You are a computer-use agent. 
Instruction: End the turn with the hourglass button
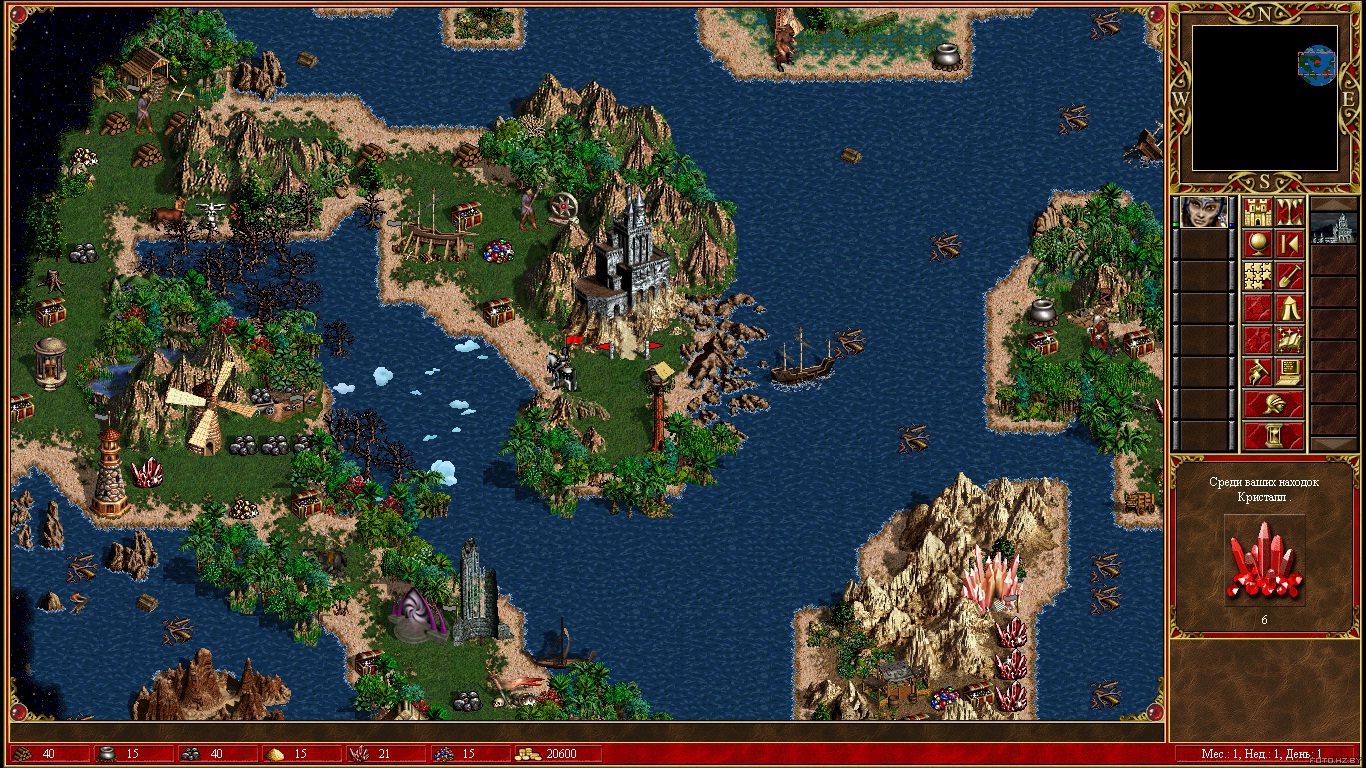[x=1274, y=436]
